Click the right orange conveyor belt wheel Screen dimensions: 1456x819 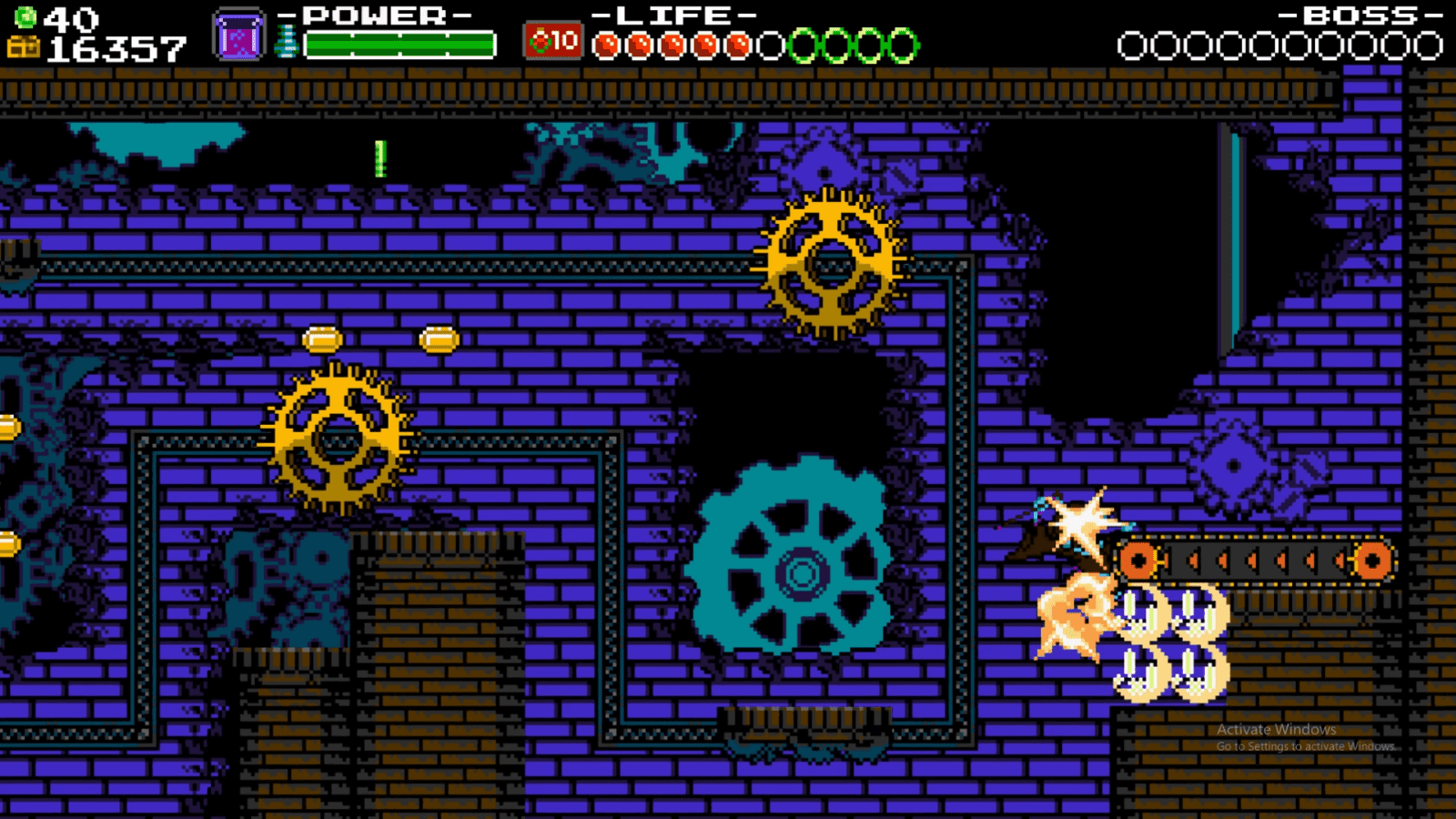[x=1374, y=562]
